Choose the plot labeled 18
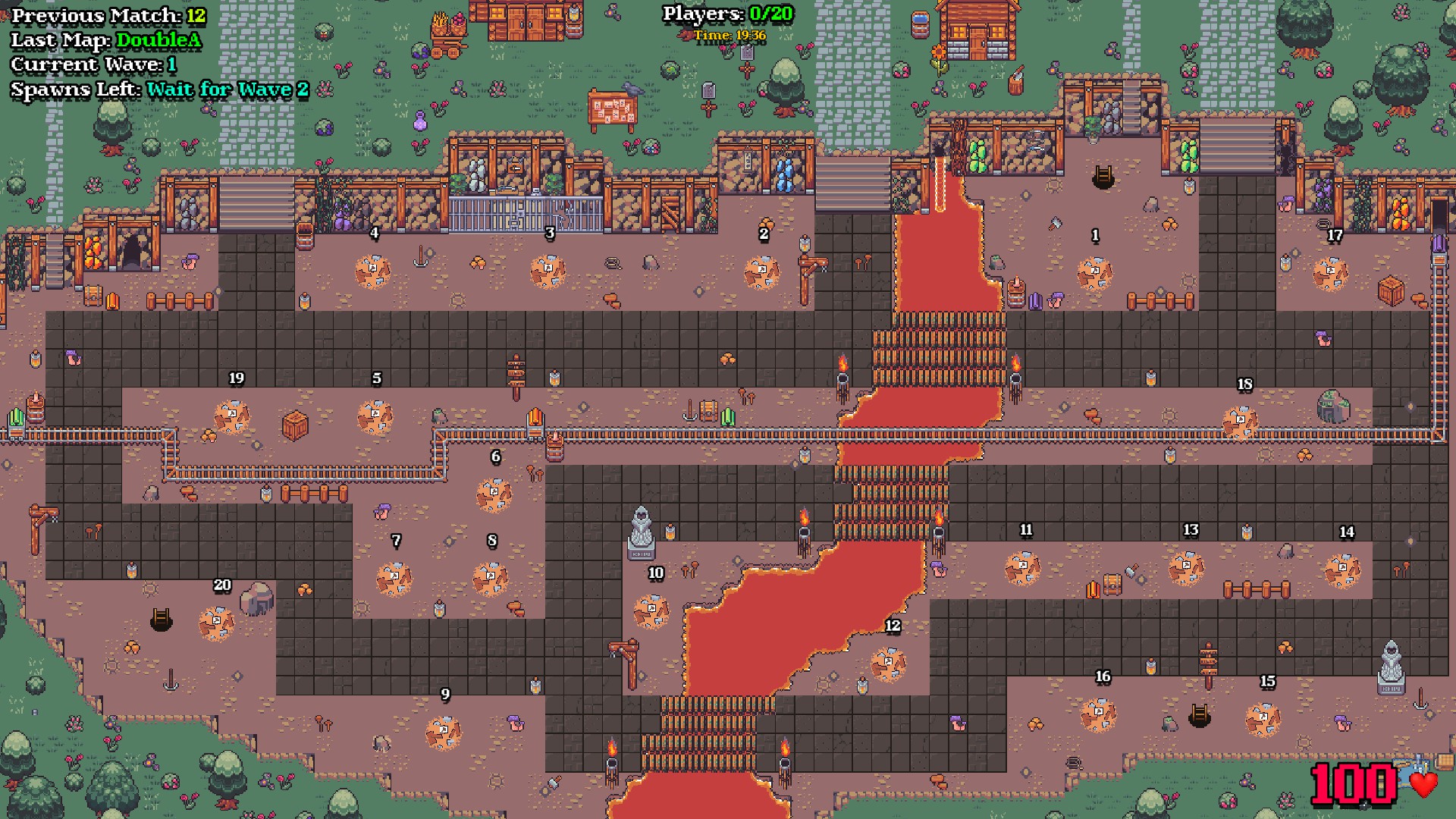Image resolution: width=1456 pixels, height=819 pixels. [x=1240, y=422]
